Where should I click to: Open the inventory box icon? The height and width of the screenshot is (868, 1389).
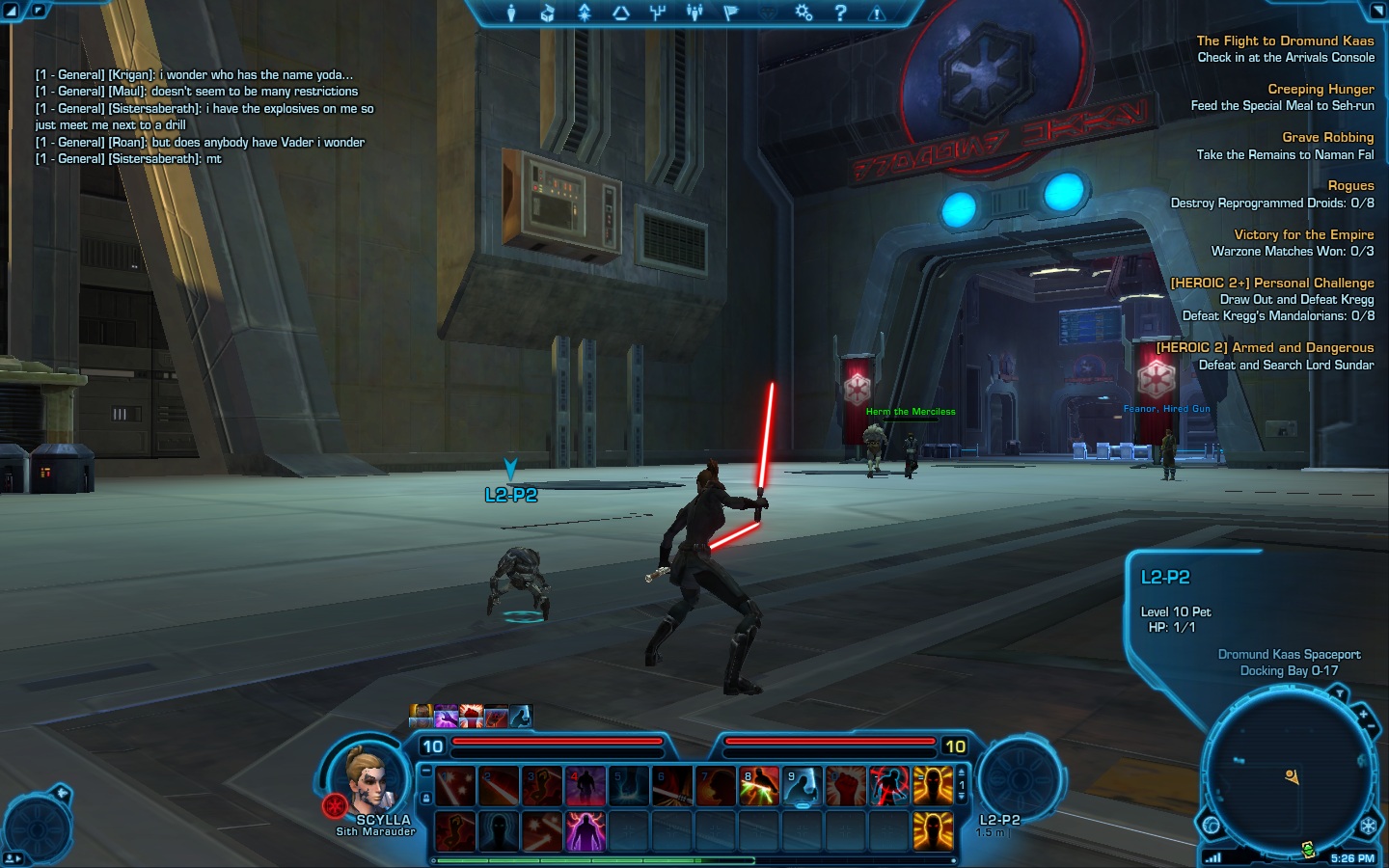[547, 13]
